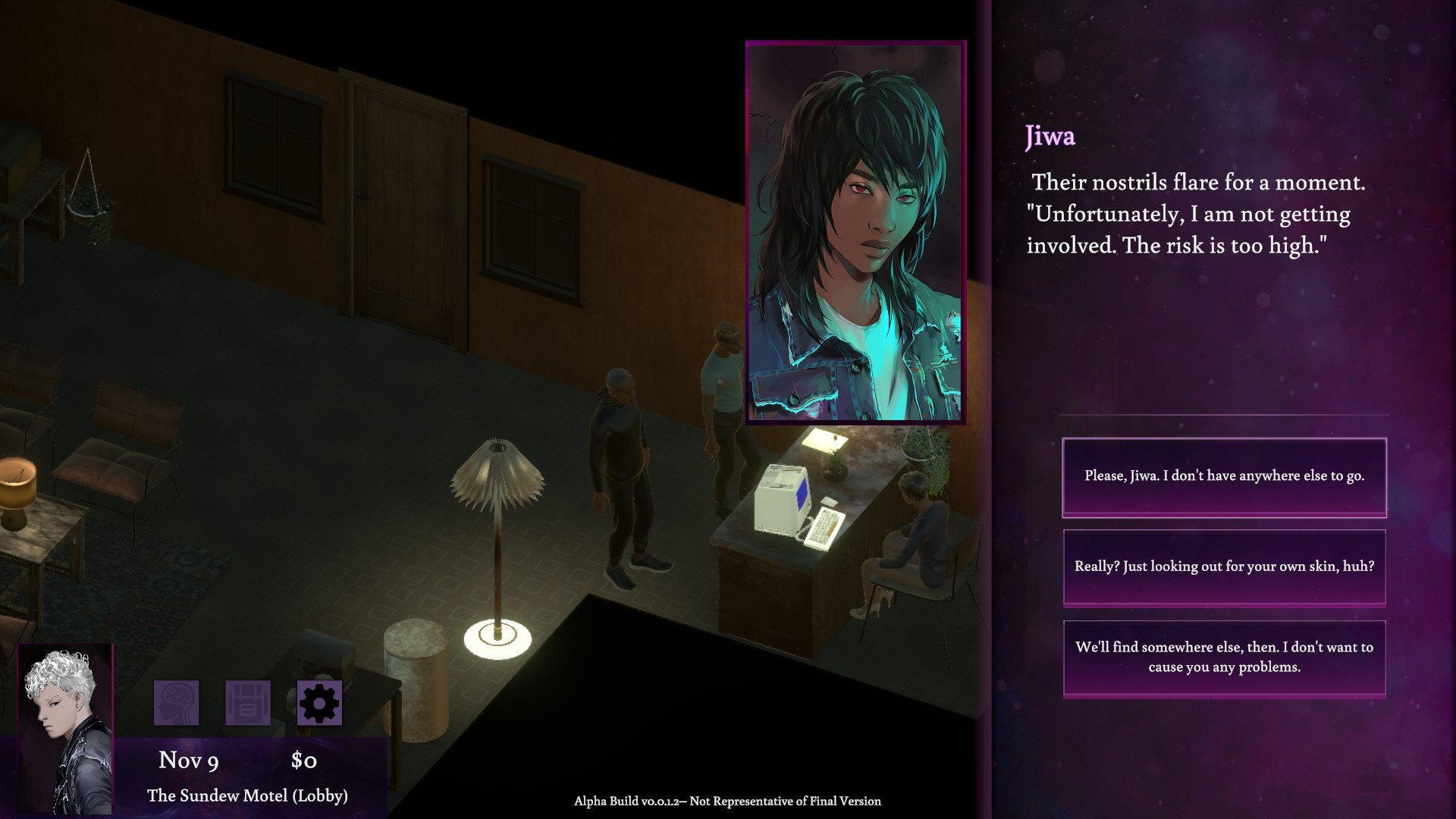
Task: Choose "Please, Jiwa. I don't have anywhere else to go."
Action: click(x=1224, y=477)
